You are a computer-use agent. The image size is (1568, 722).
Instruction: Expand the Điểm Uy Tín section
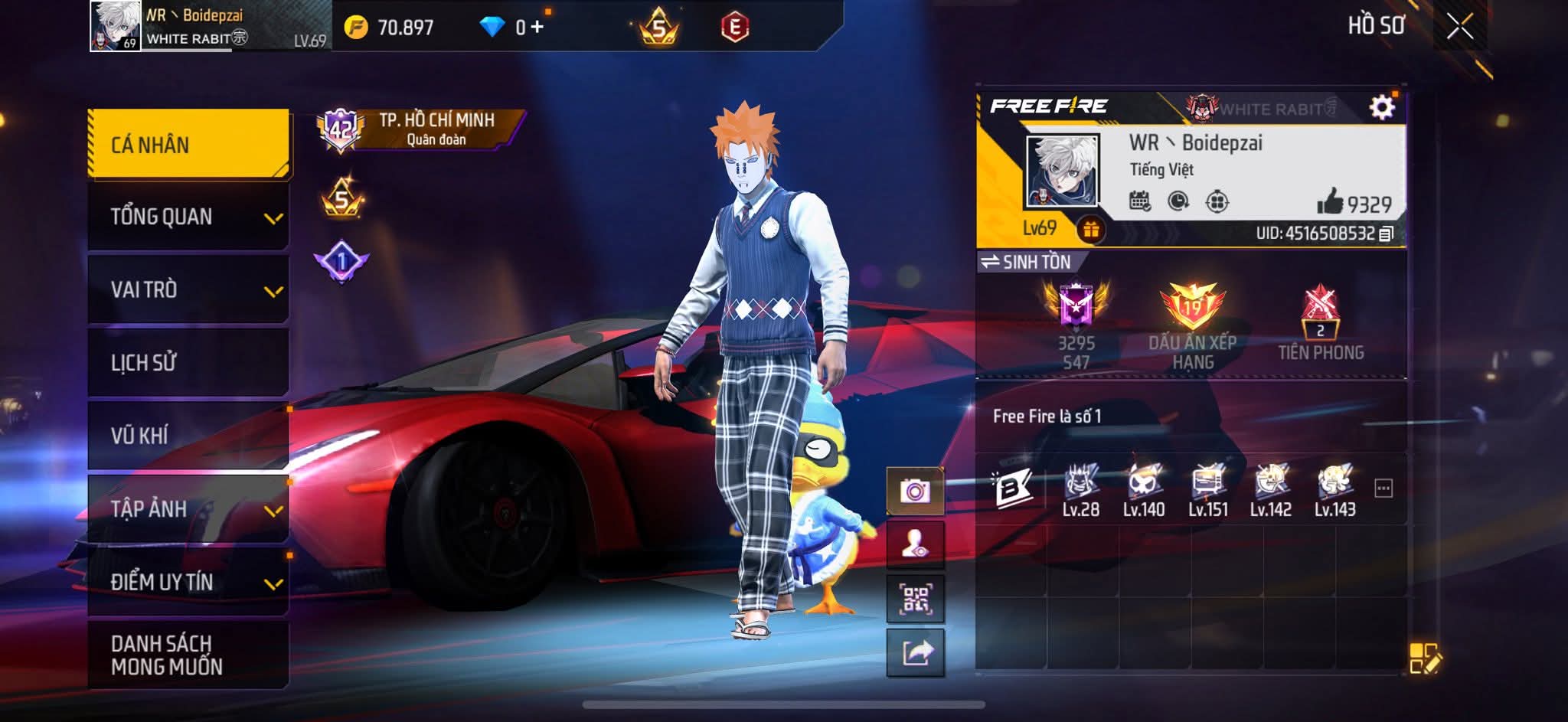click(188, 582)
